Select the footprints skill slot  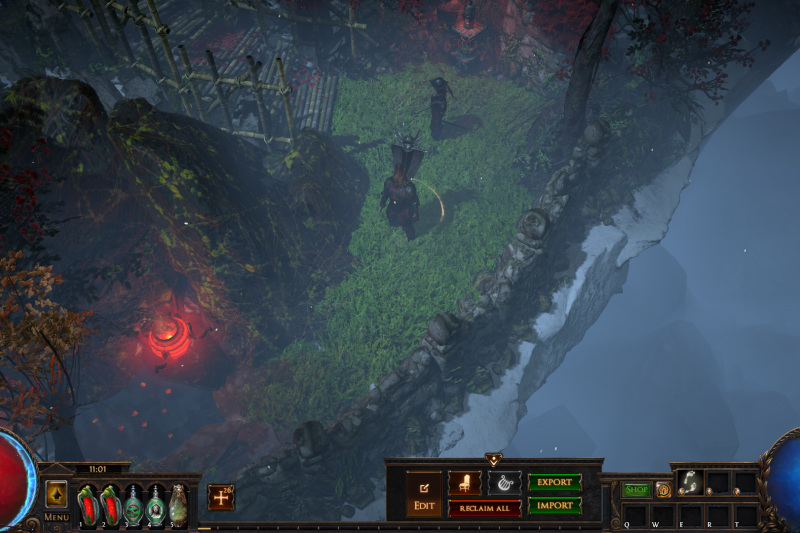[x=690, y=482]
